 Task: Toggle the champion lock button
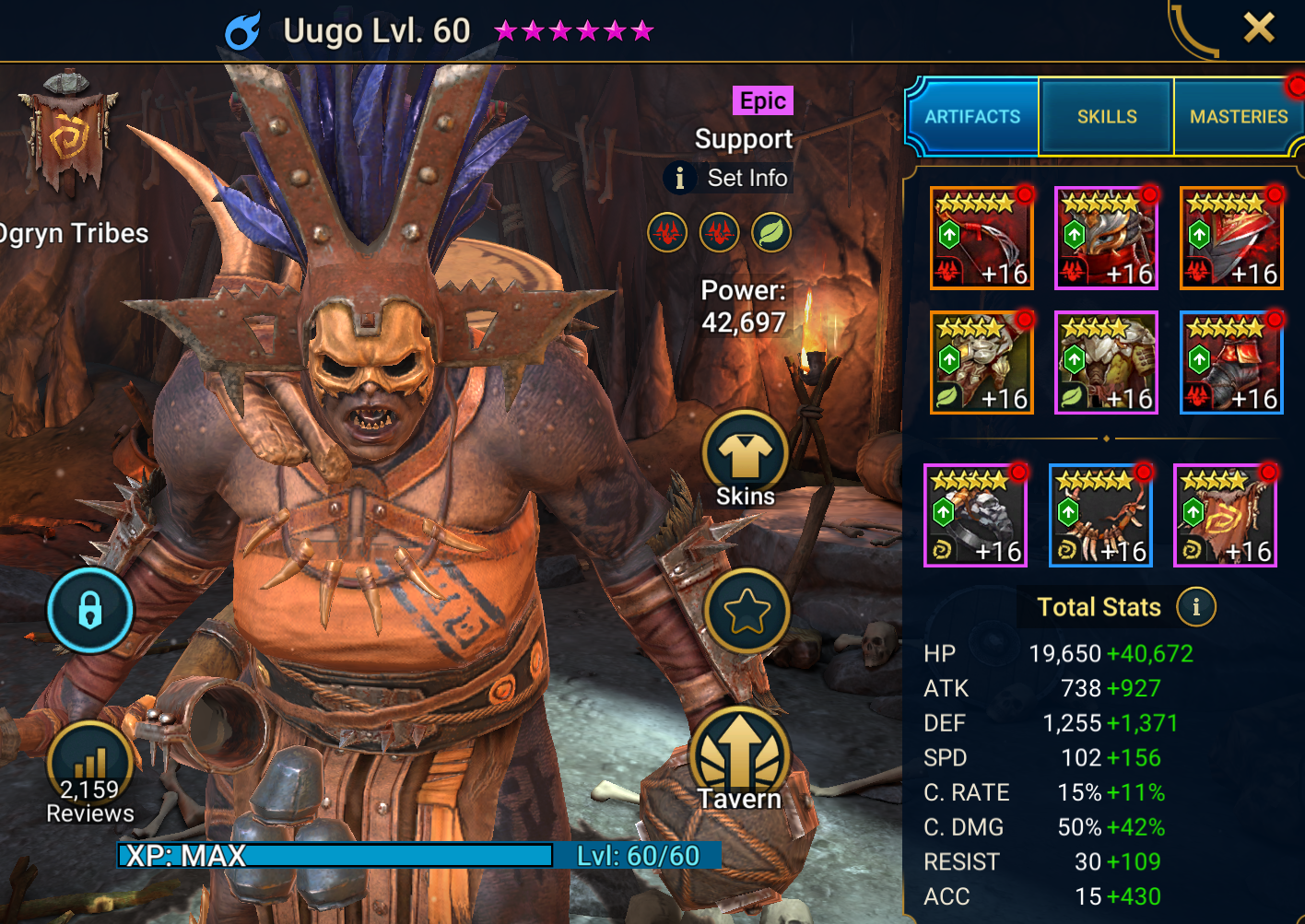click(x=89, y=610)
